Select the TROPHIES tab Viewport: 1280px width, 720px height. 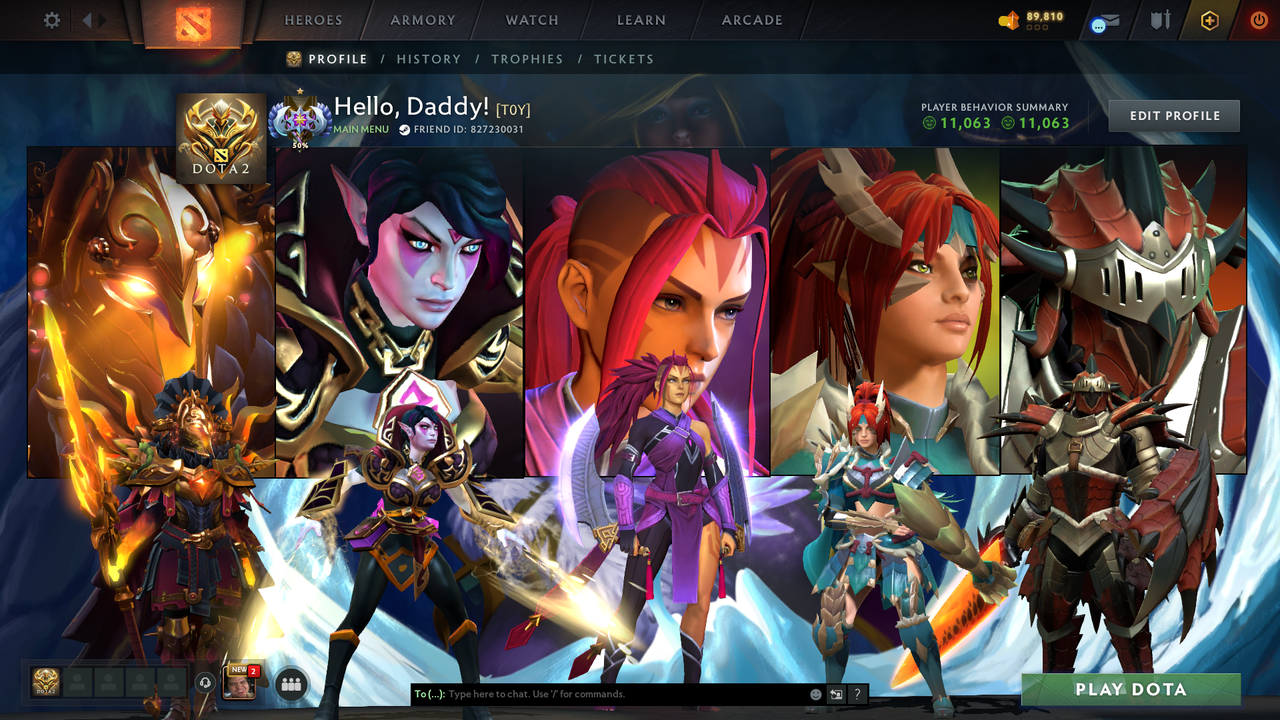[528, 59]
